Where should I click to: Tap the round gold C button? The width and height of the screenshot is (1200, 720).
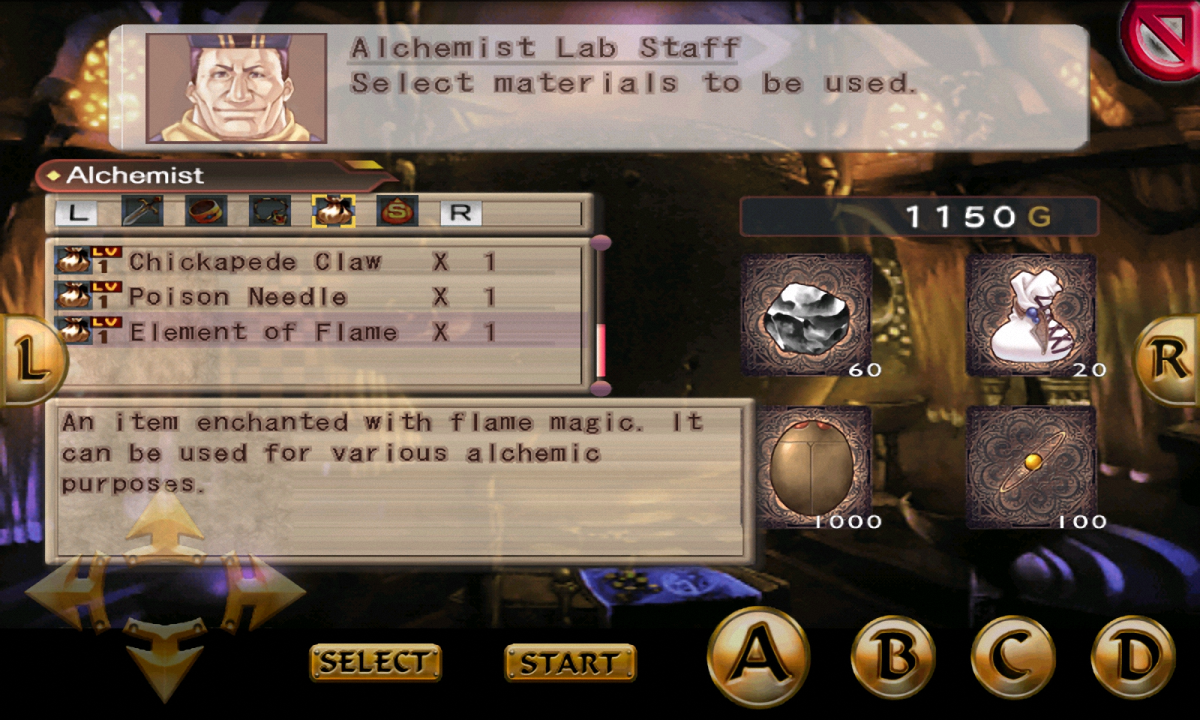point(1012,657)
